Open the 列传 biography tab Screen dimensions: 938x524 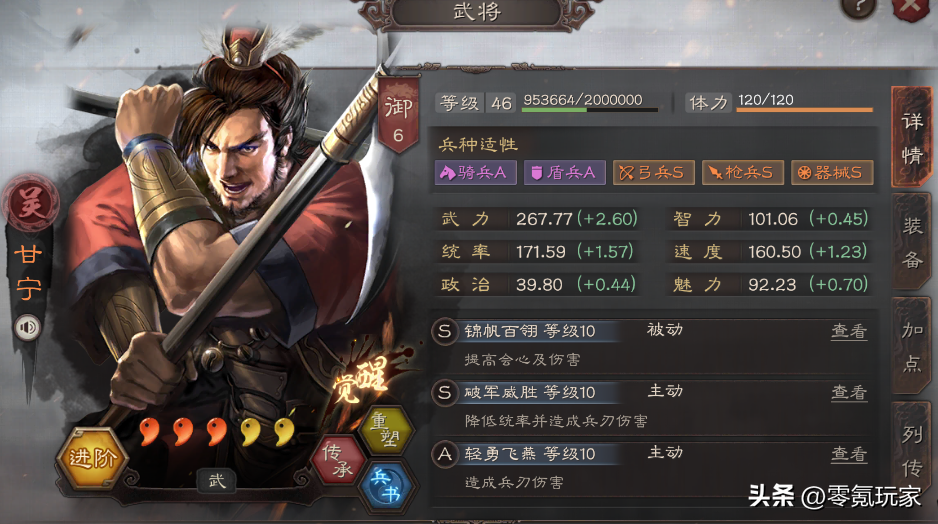tap(912, 450)
